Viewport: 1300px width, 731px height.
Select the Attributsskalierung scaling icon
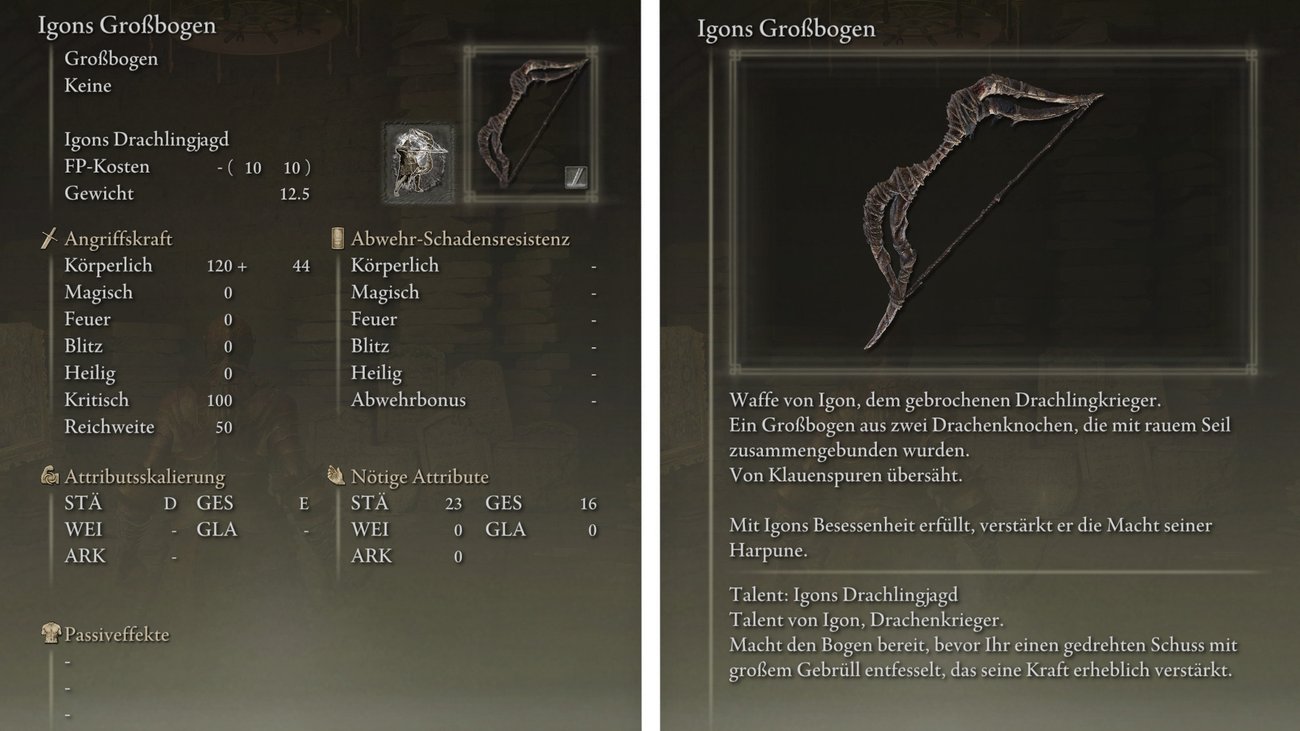point(49,476)
